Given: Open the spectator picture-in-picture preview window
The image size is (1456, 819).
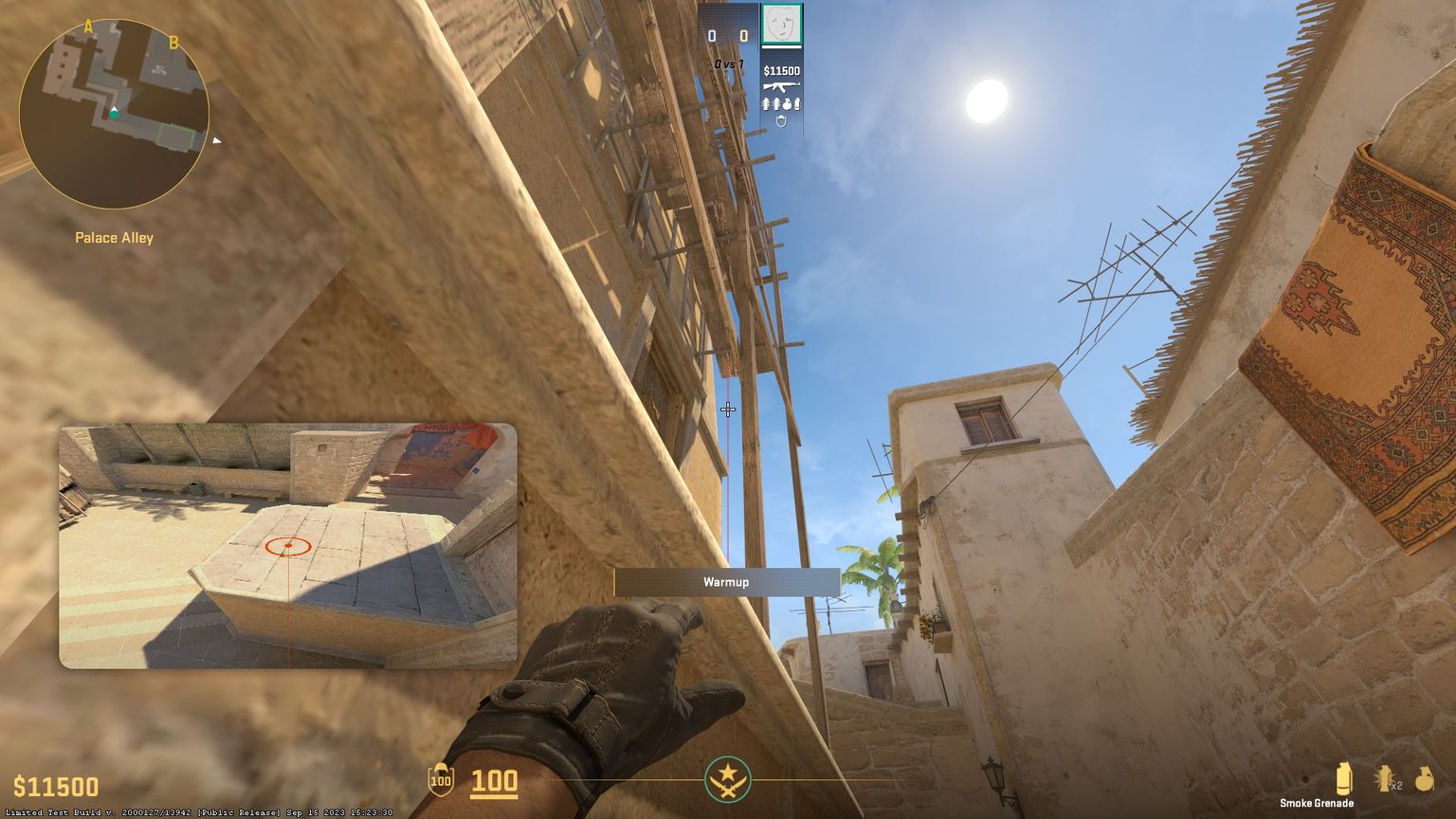Looking at the screenshot, I should coord(288,547).
